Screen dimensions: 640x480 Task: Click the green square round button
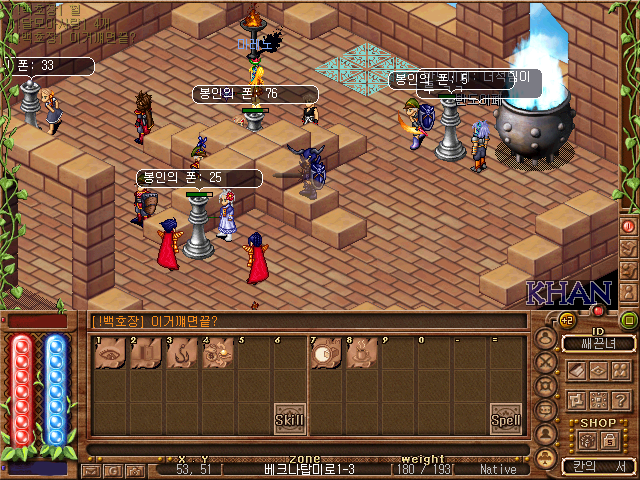point(629,320)
